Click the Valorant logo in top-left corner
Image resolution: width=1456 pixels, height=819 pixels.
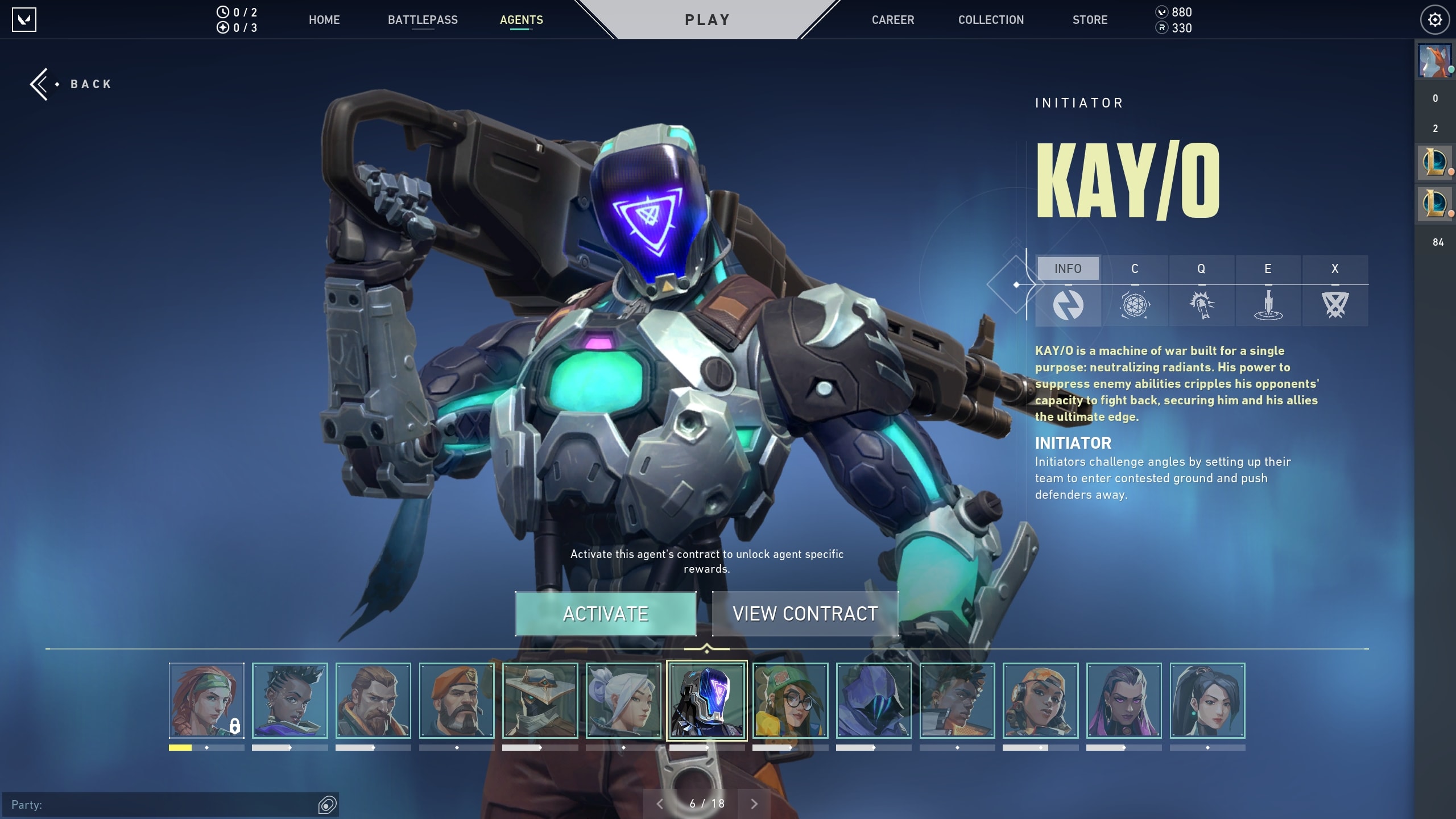pos(24,20)
